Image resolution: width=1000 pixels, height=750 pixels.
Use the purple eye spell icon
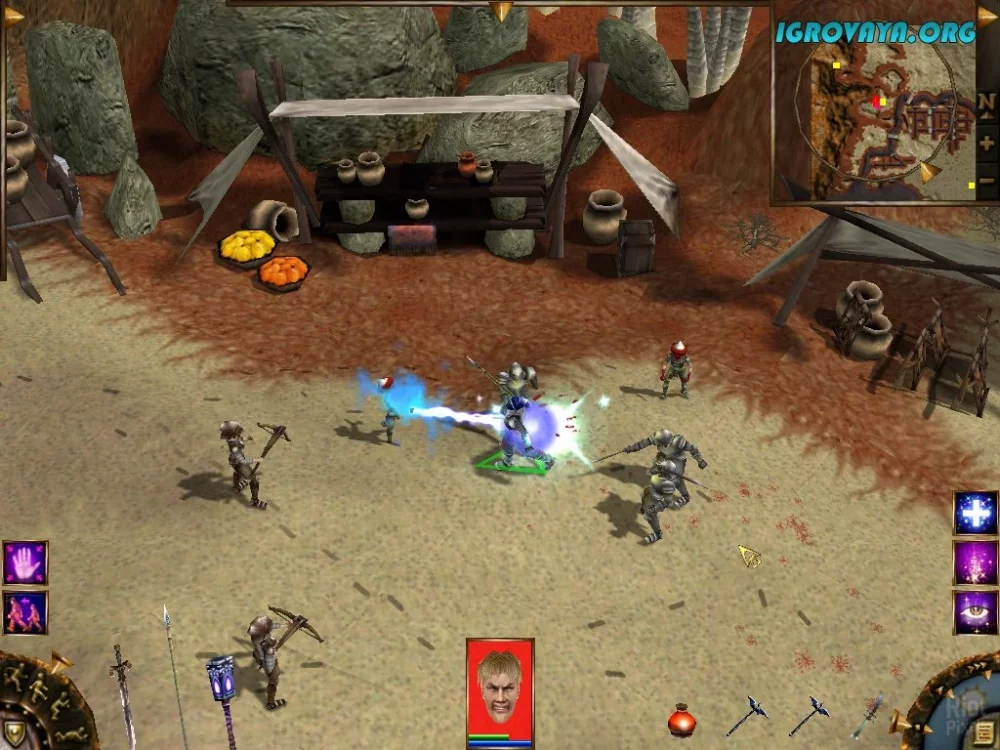(975, 612)
